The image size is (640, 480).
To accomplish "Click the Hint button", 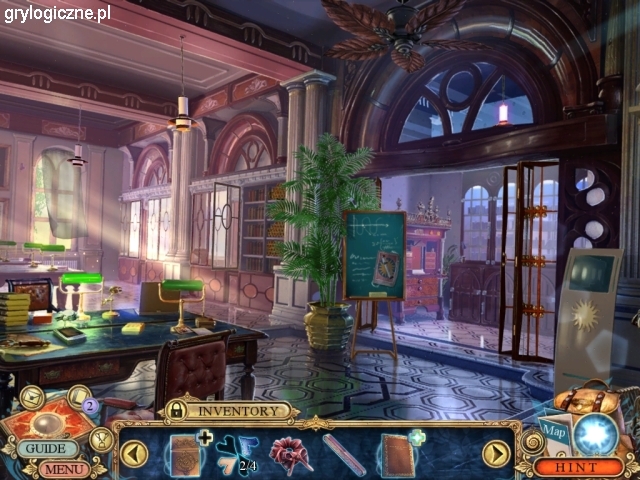I will (x=575, y=467).
